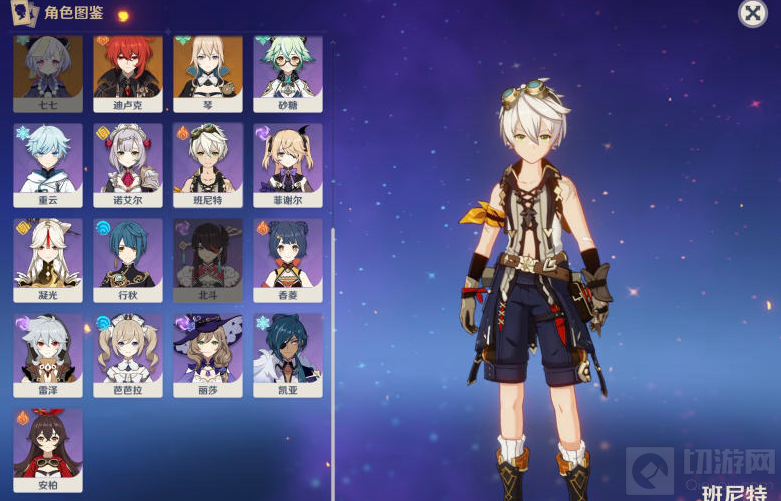Pick the 香菱 character portrait
This screenshot has width=781, height=501.
[x=288, y=257]
